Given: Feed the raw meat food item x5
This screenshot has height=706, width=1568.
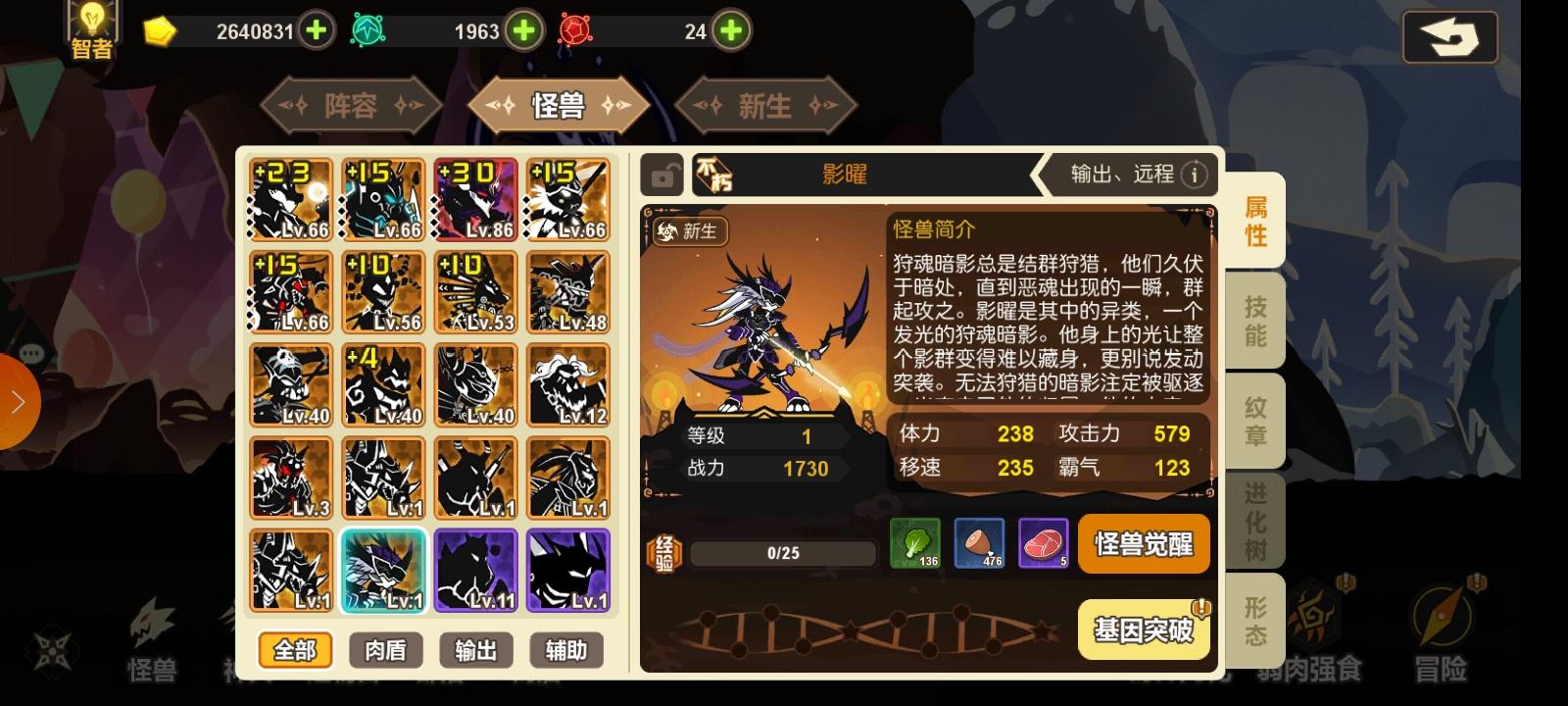Looking at the screenshot, I should pyautogui.click(x=1045, y=544).
